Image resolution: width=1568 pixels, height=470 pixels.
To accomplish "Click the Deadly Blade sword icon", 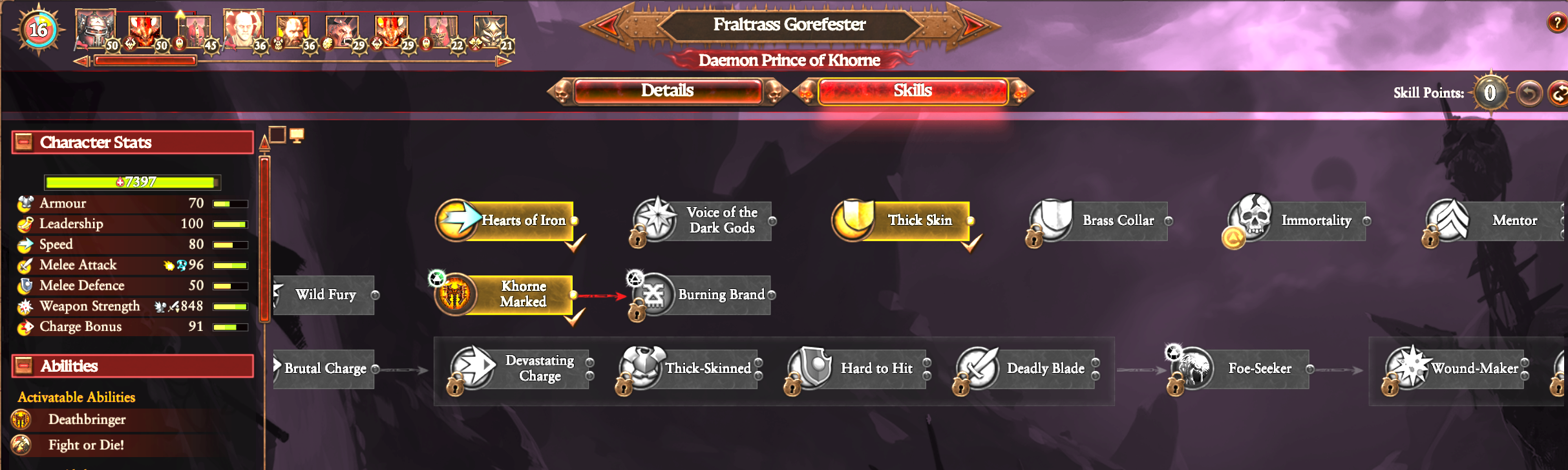I will coord(979,369).
